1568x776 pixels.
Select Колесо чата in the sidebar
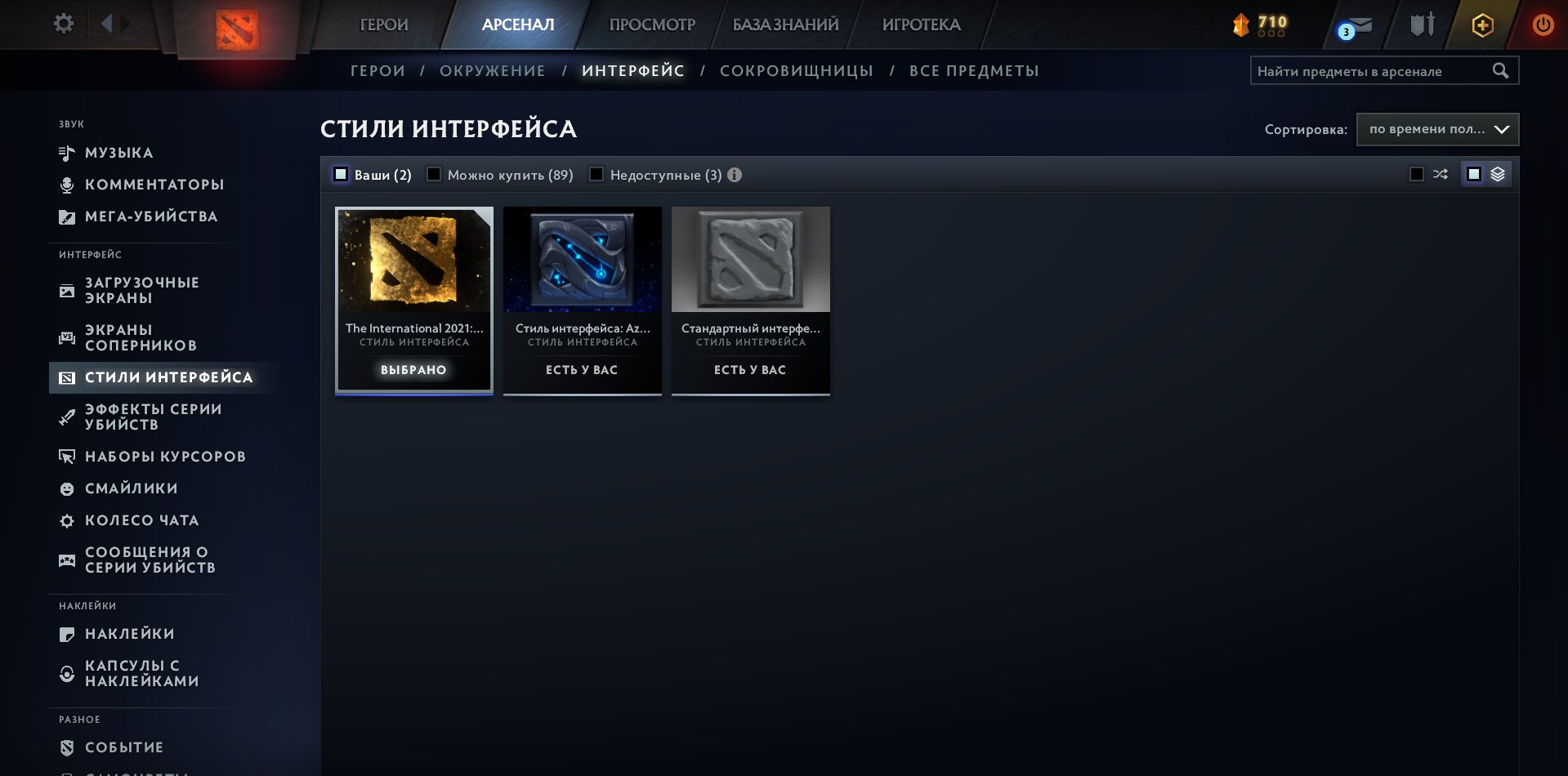(x=141, y=520)
